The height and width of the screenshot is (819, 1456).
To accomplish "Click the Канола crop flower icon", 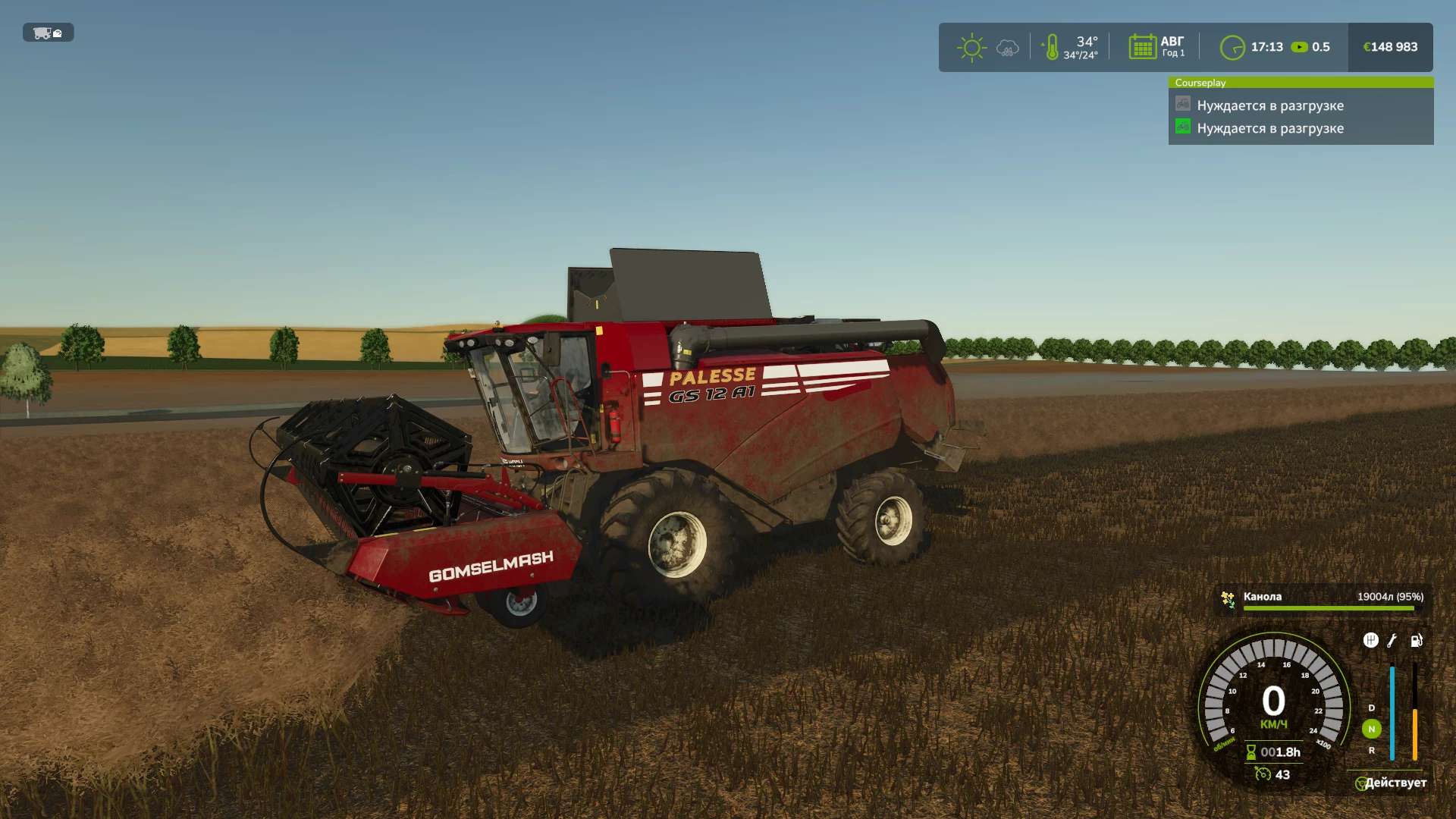I will pyautogui.click(x=1228, y=599).
